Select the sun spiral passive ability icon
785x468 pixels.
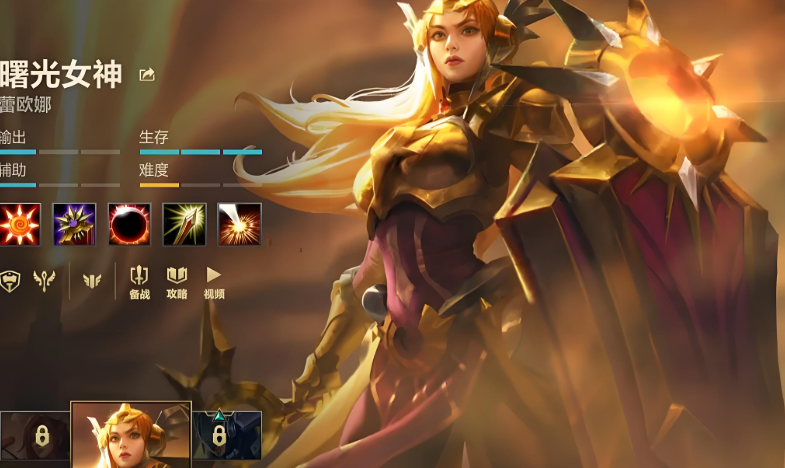point(19,224)
